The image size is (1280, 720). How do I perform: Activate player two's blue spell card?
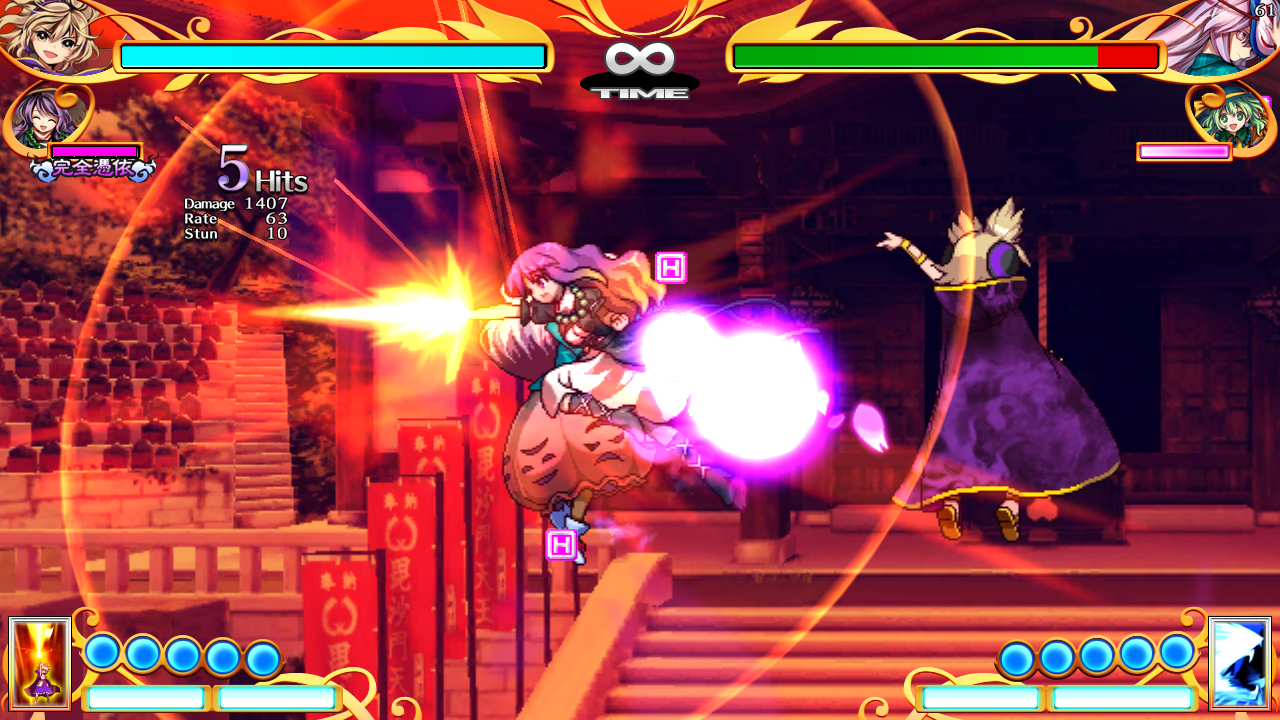click(1239, 663)
